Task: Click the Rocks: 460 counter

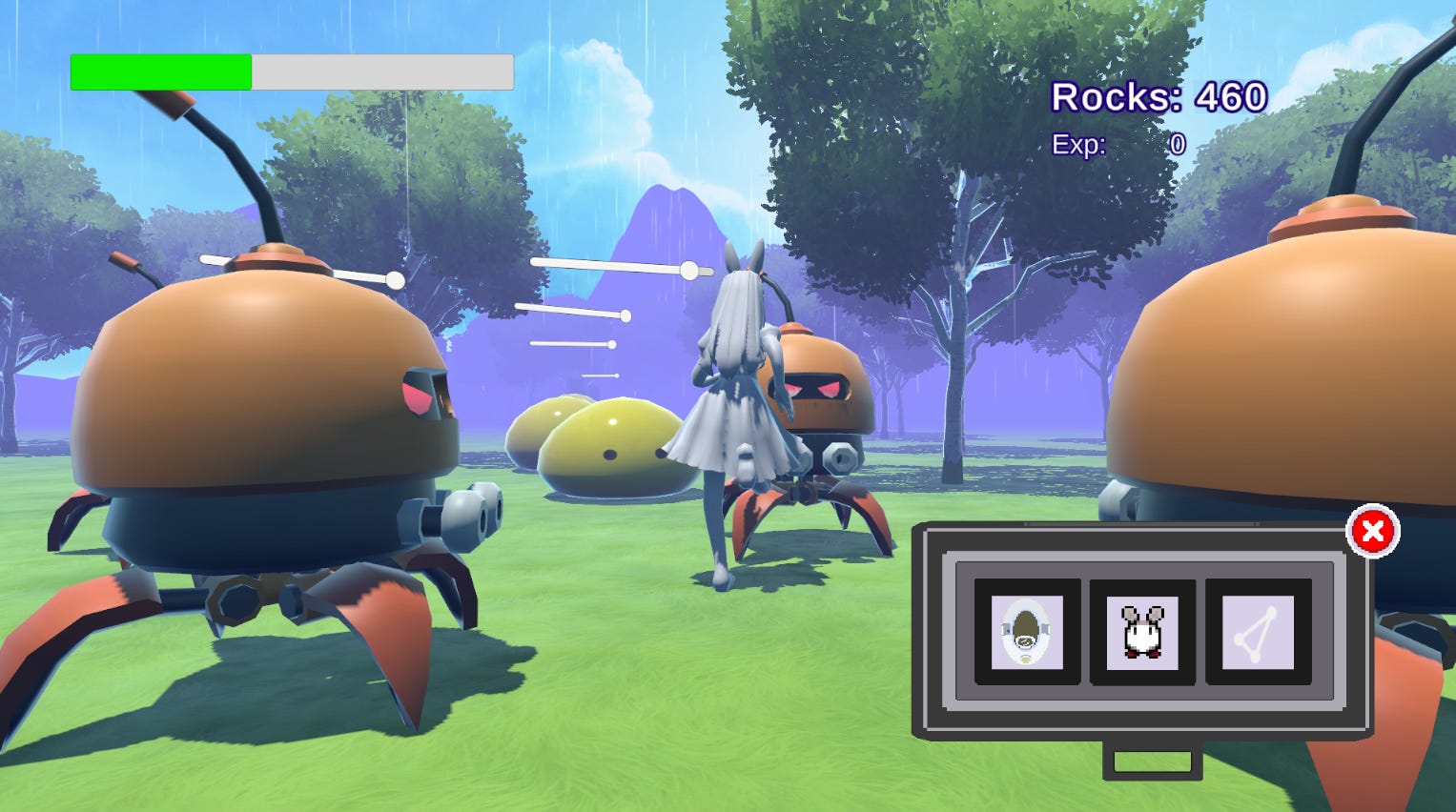Action: tap(1159, 96)
